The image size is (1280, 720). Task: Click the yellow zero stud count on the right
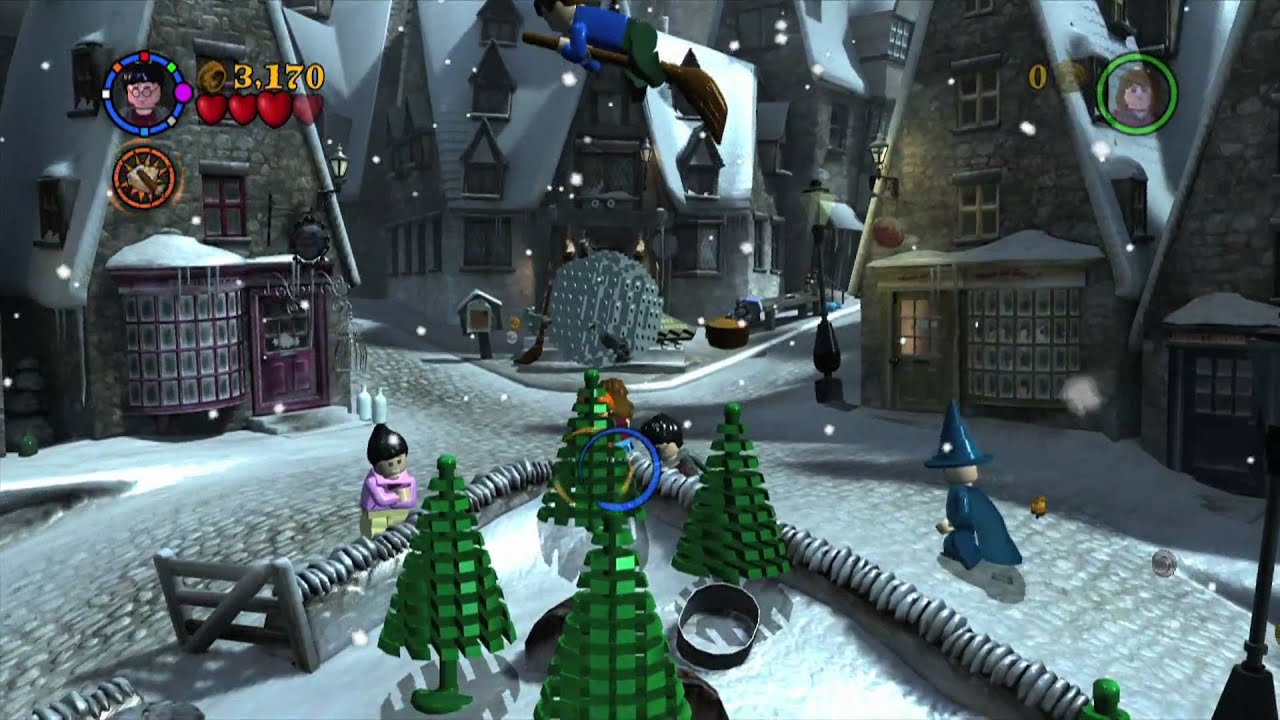(1036, 74)
